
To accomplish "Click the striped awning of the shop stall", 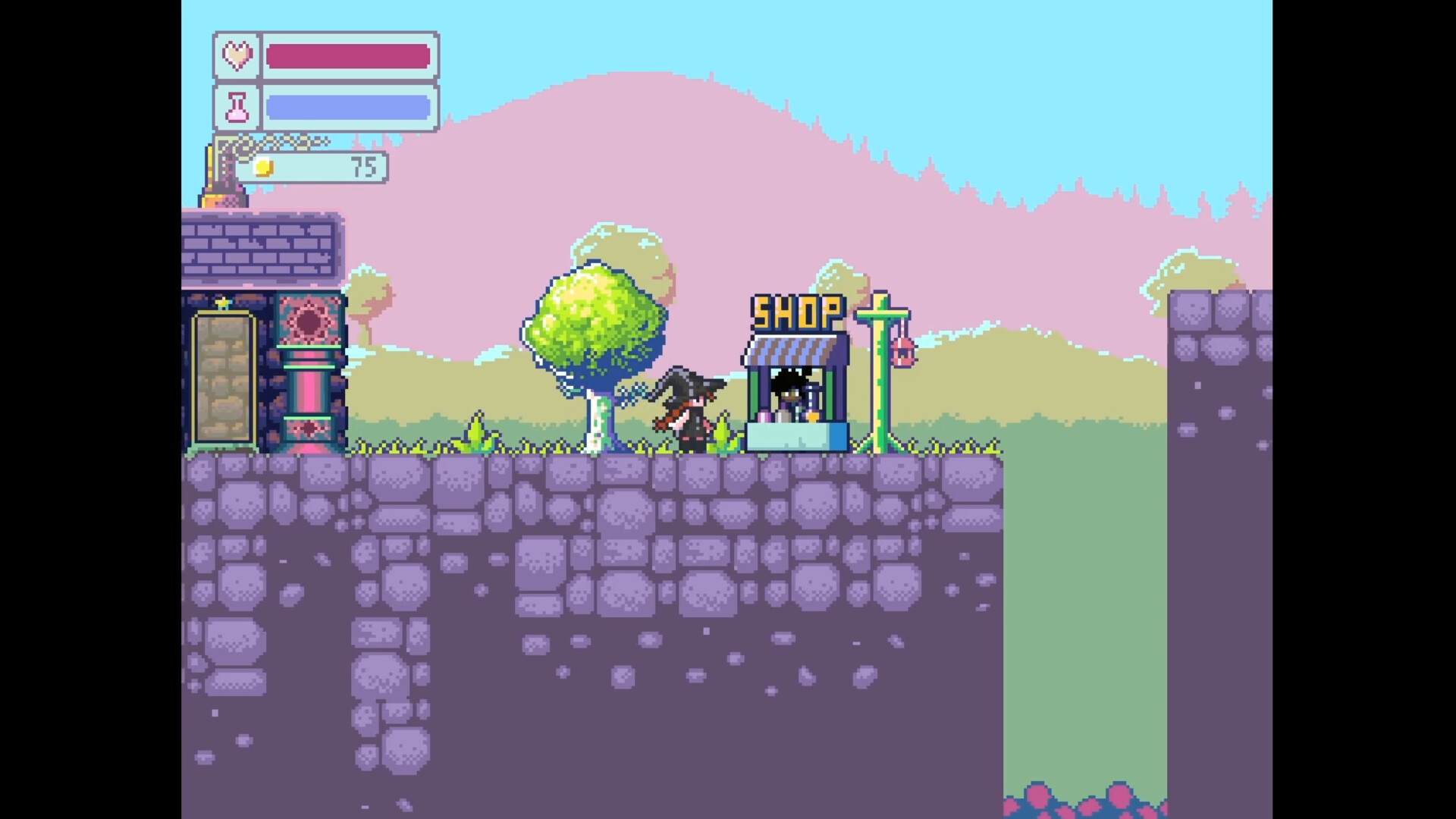I will 789,350.
